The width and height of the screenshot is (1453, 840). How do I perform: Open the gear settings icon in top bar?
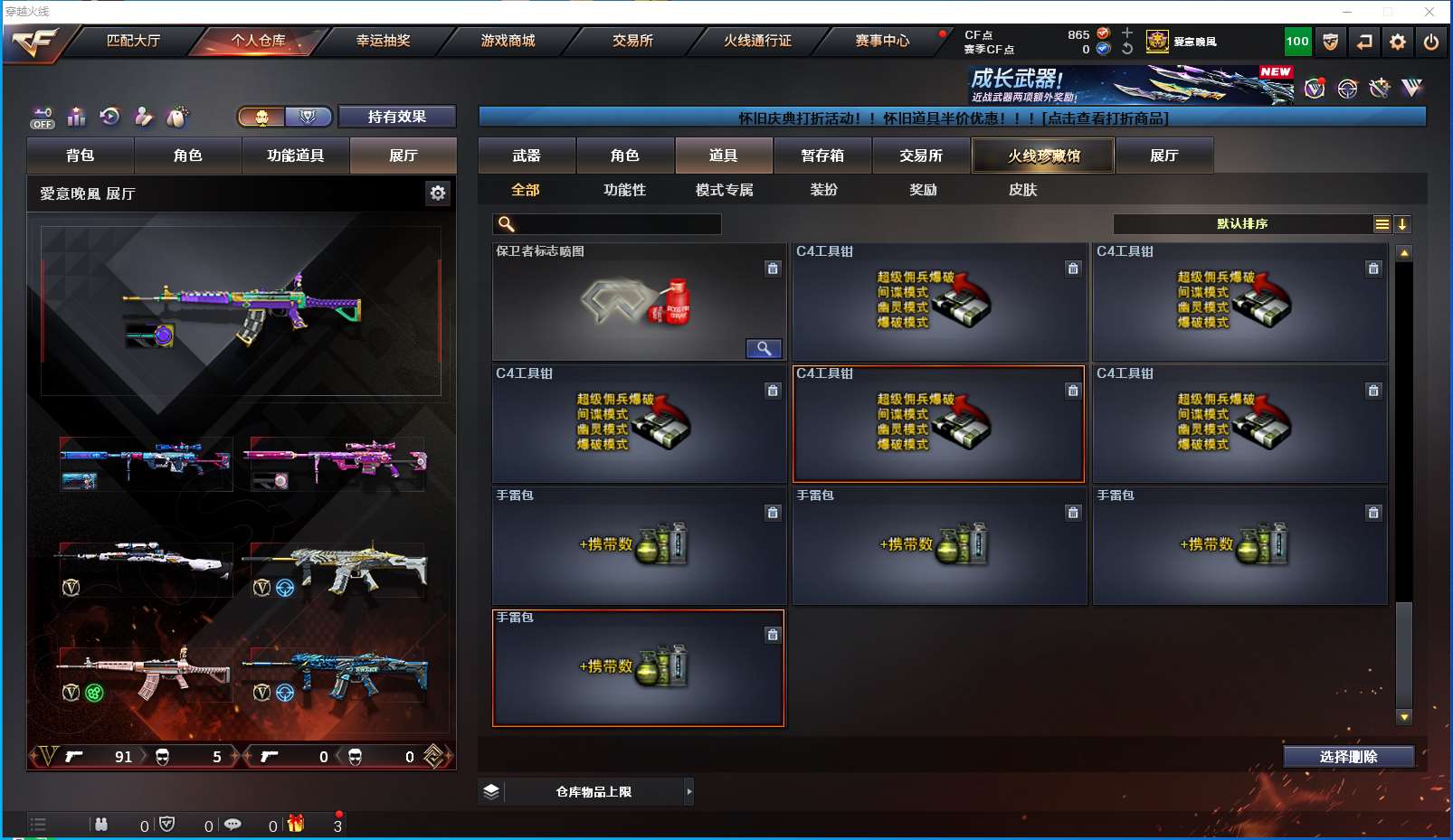pyautogui.click(x=1398, y=42)
